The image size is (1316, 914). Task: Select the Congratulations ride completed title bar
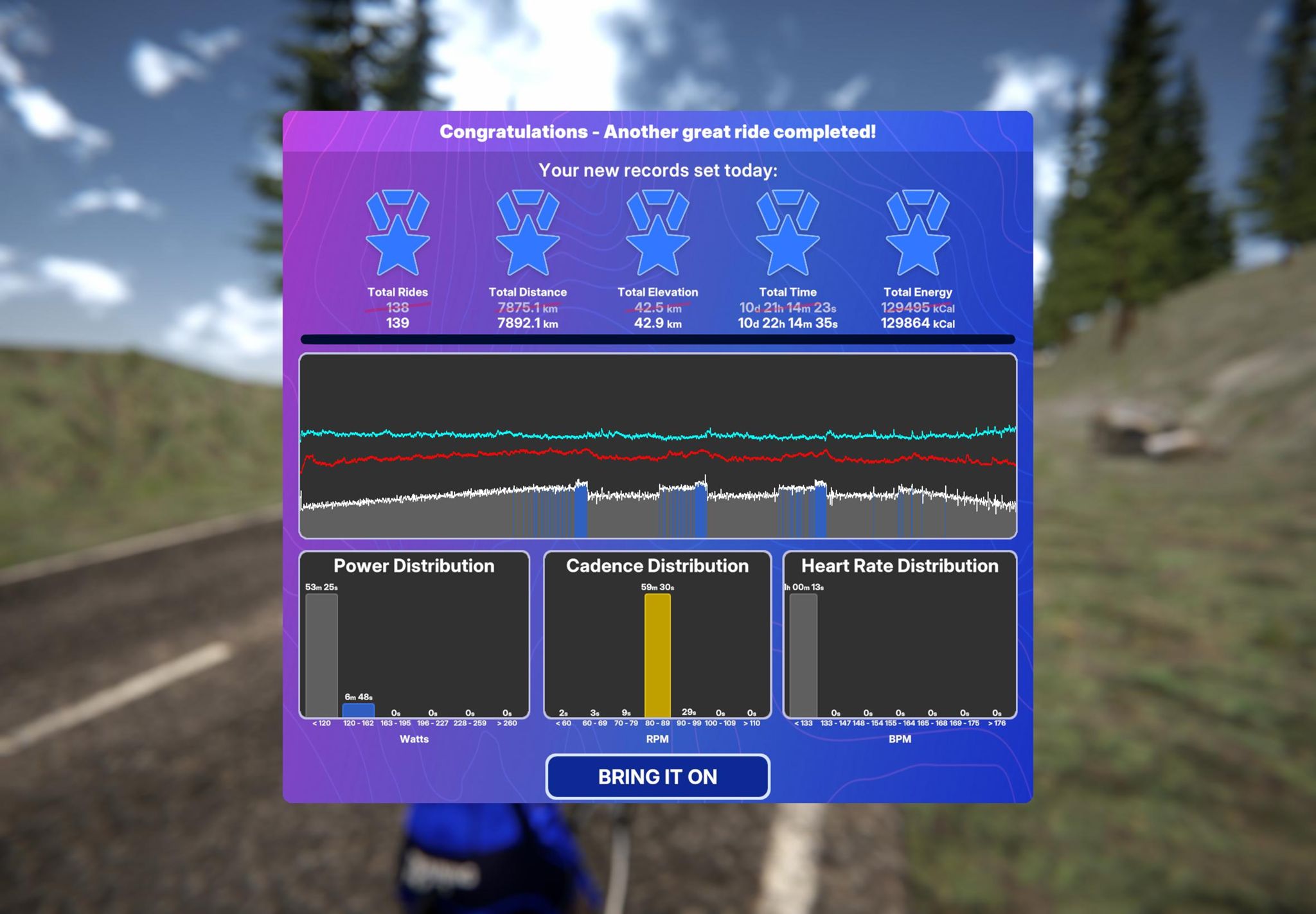click(657, 132)
